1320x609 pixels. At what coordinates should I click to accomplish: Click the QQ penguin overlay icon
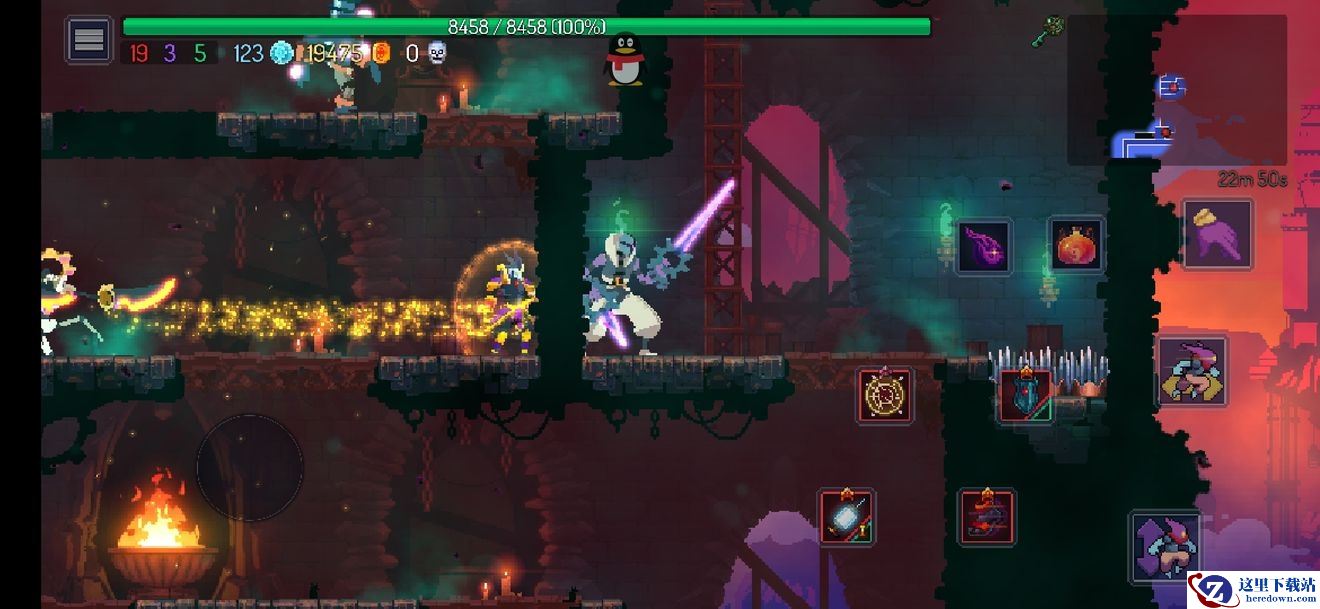[x=625, y=58]
